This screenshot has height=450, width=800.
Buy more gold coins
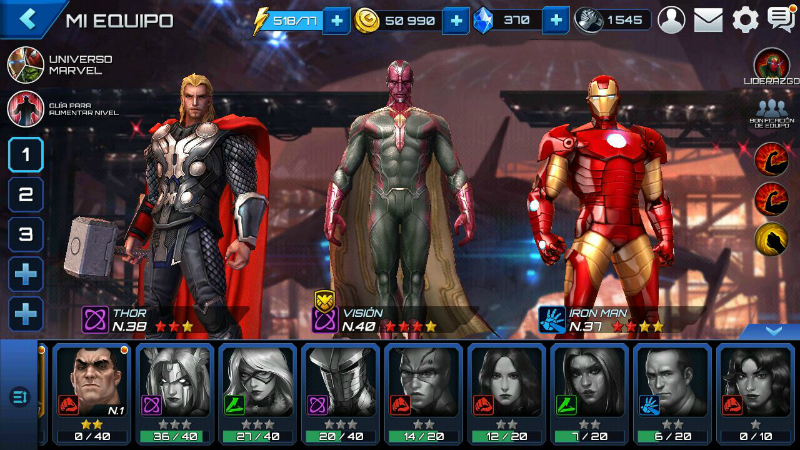point(455,20)
